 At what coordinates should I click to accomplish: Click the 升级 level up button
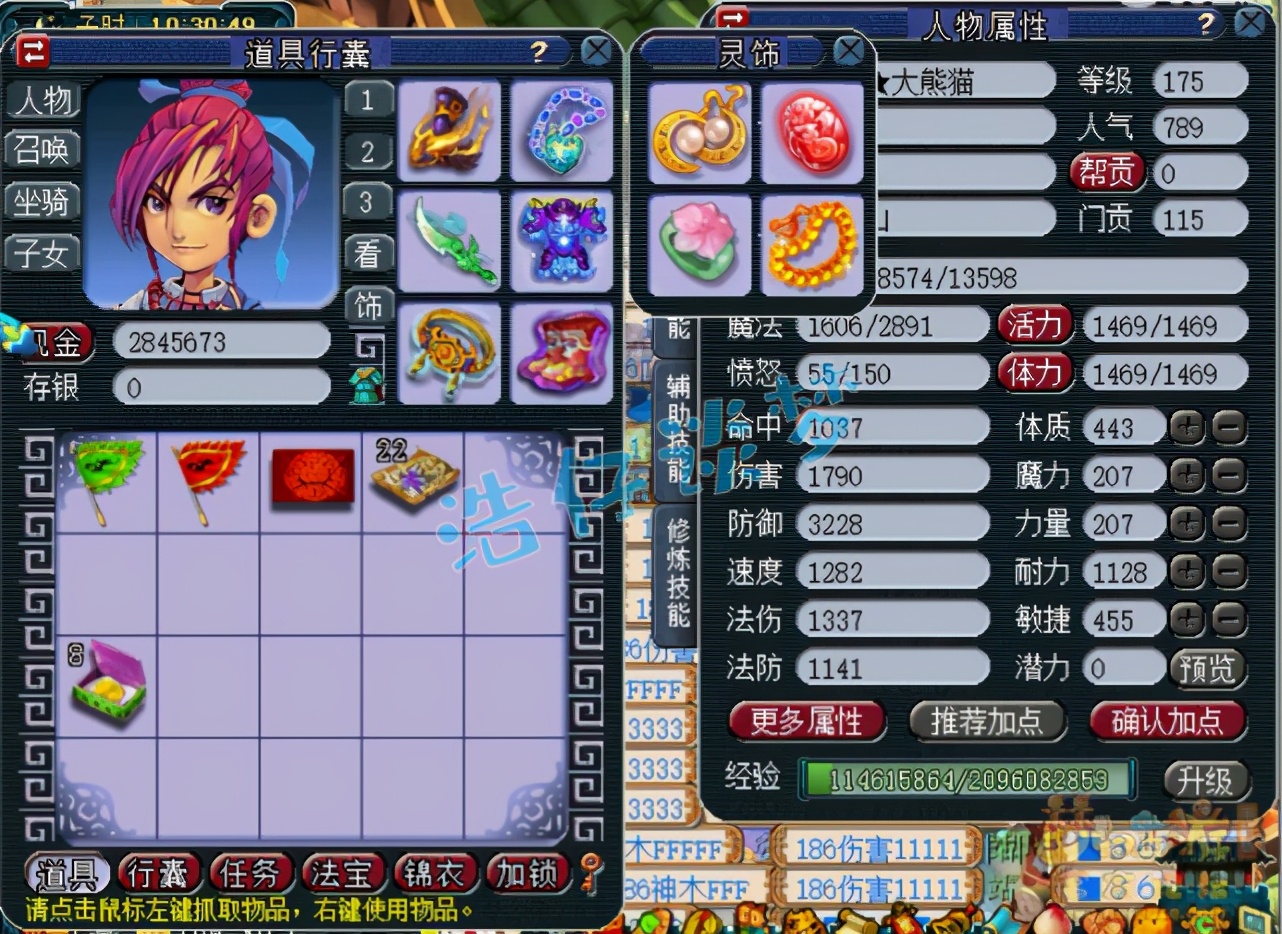coord(1205,781)
